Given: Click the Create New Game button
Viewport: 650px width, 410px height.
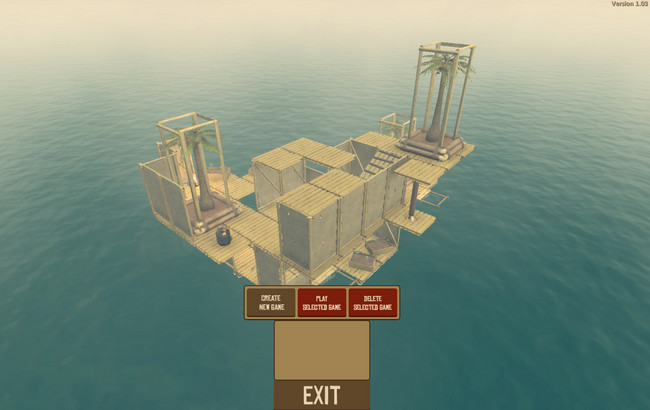Looking at the screenshot, I should point(271,302).
